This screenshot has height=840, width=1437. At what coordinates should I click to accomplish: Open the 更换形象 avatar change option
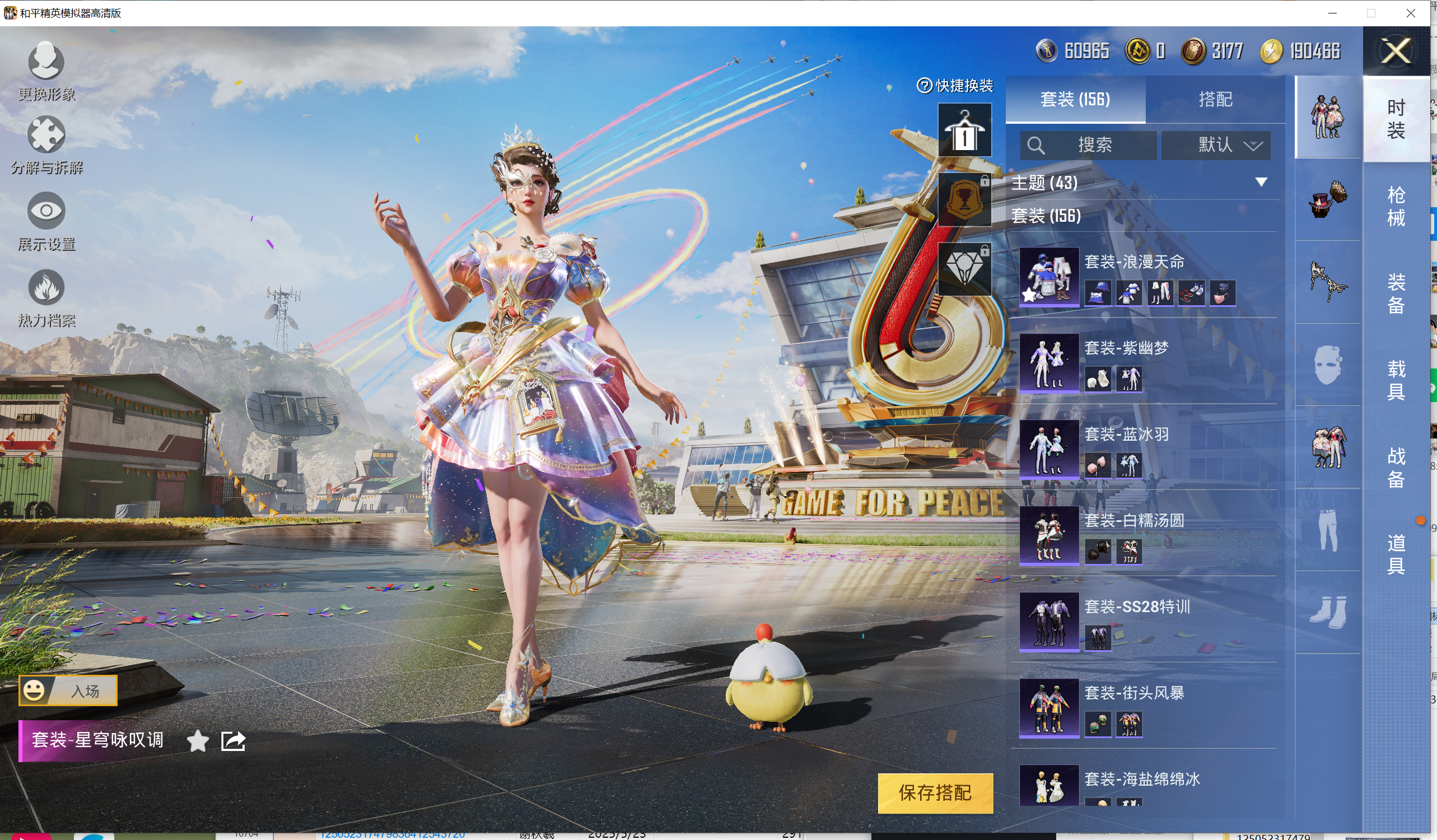[46, 70]
